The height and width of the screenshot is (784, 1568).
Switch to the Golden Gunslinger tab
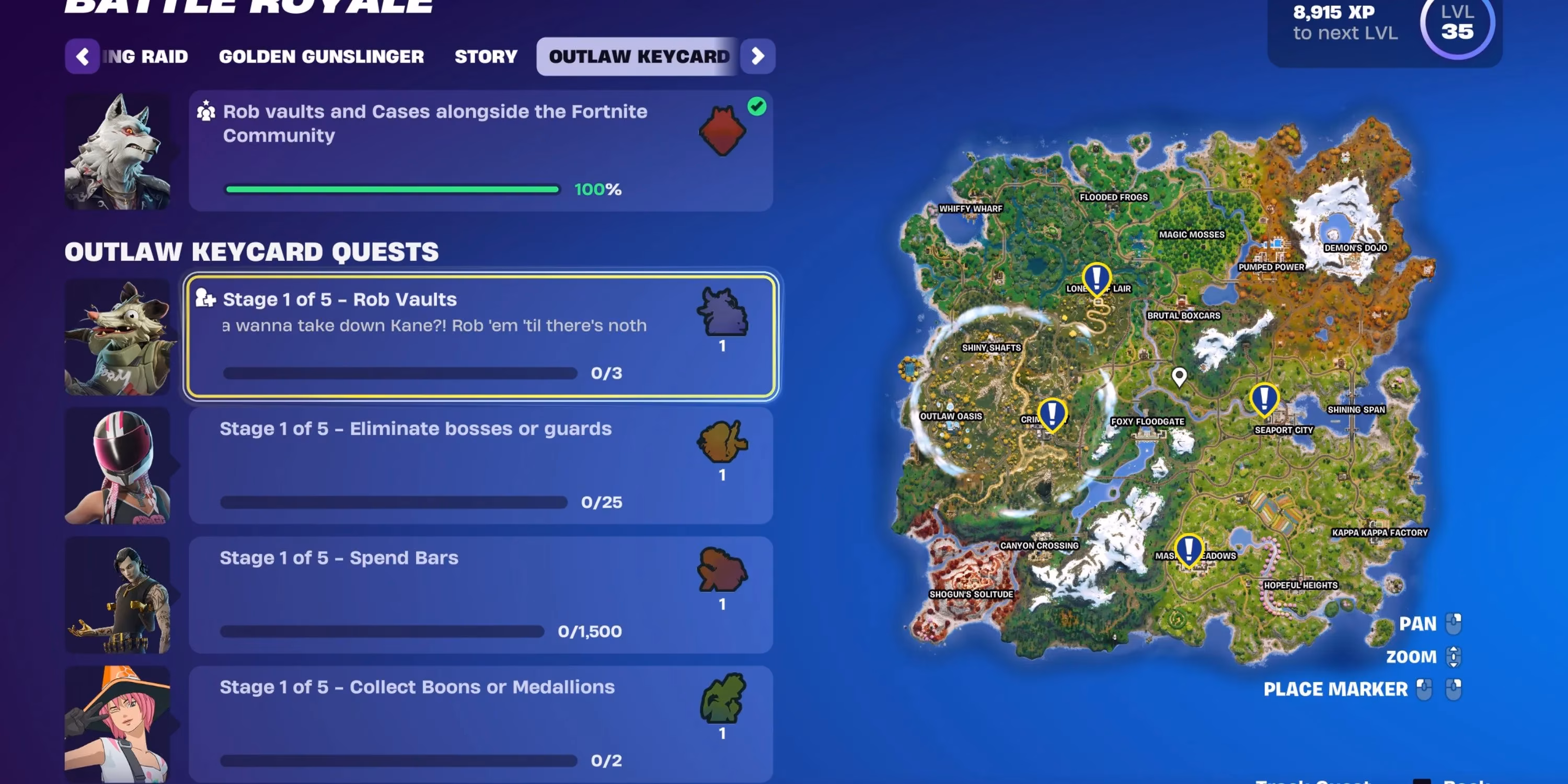click(x=321, y=56)
